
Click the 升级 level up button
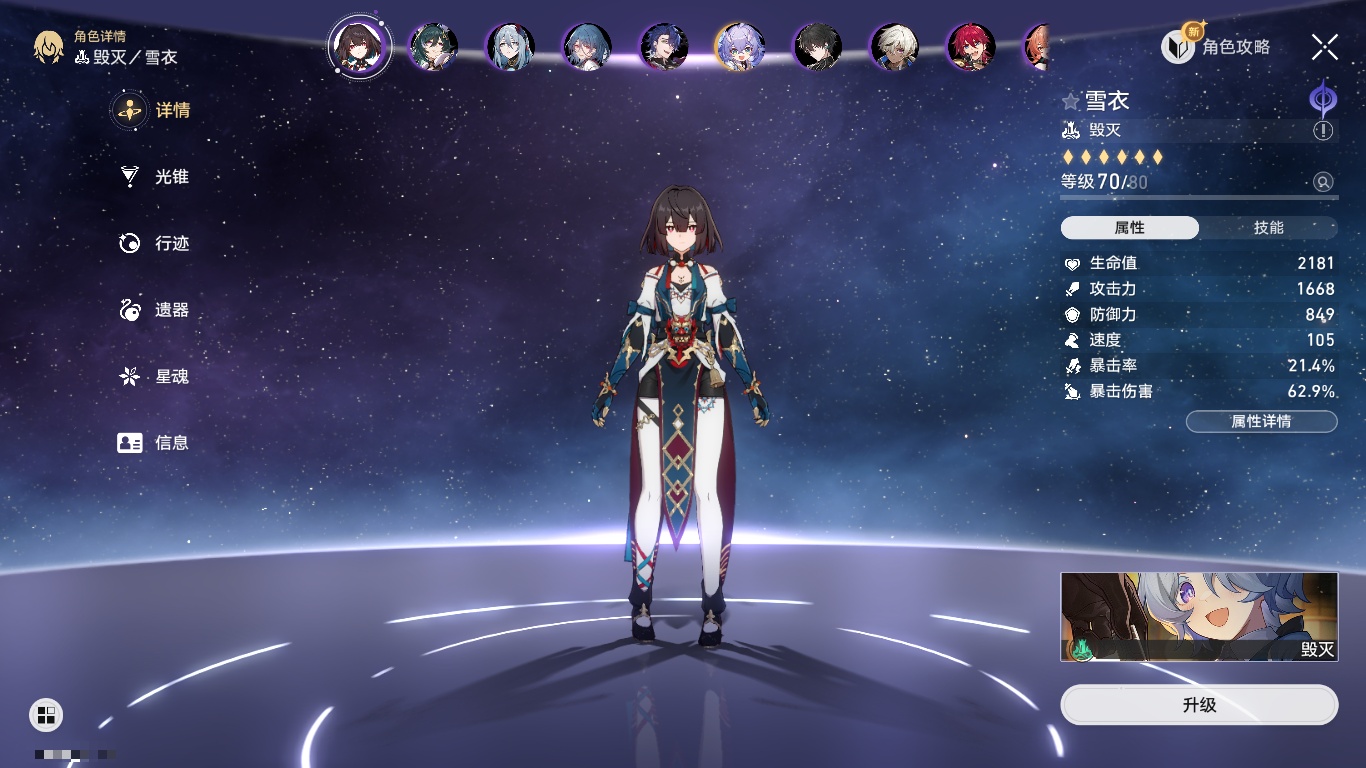click(x=1199, y=705)
